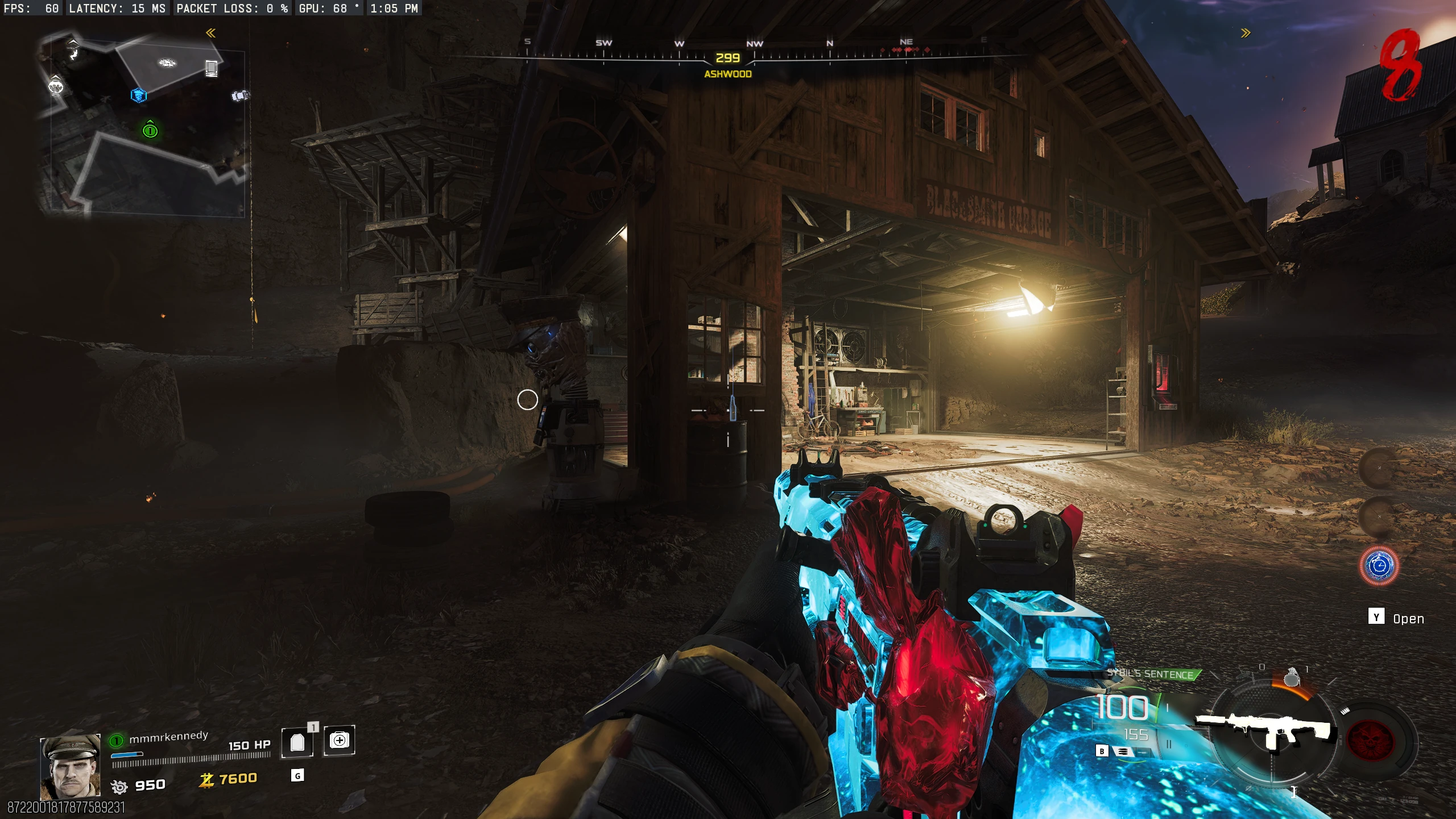Click the truck marker on the minimap
Image resolution: width=1456 pixels, height=819 pixels.
pos(240,96)
